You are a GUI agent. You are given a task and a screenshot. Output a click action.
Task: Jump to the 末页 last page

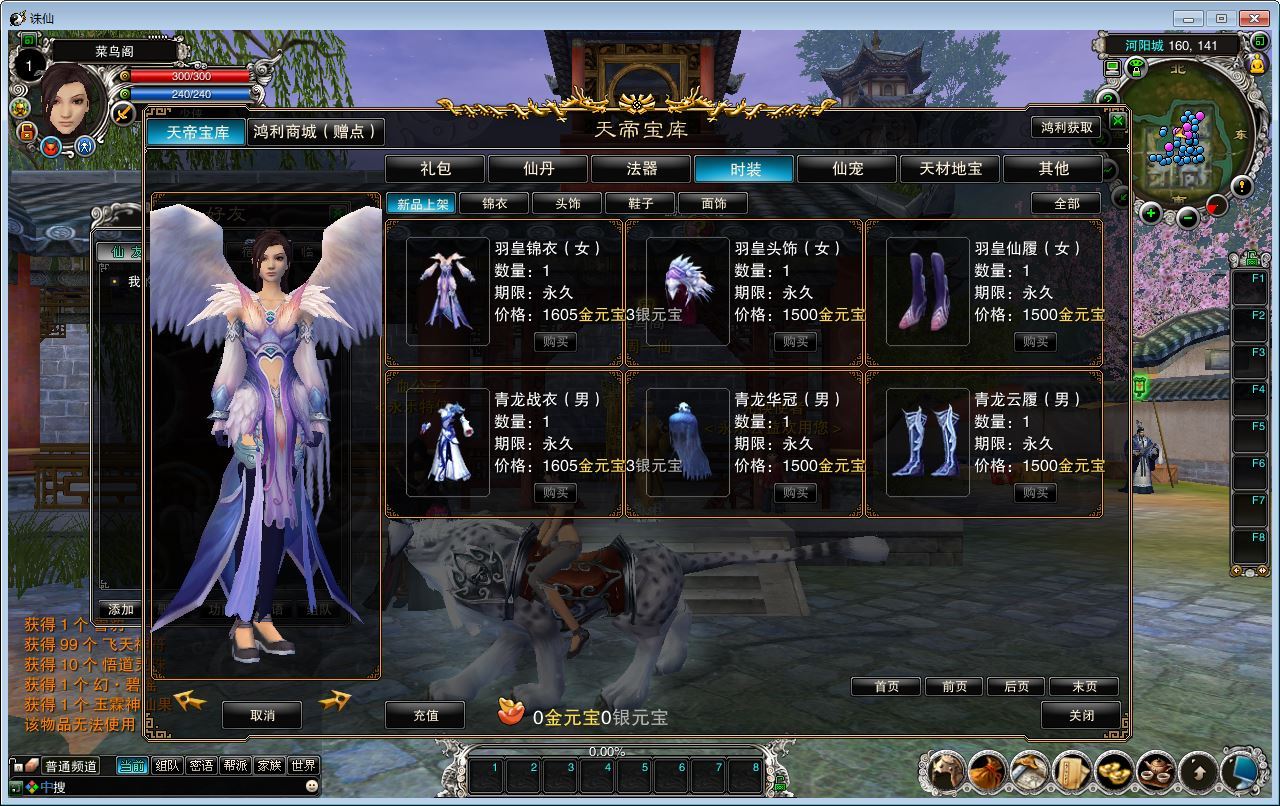click(x=1084, y=687)
